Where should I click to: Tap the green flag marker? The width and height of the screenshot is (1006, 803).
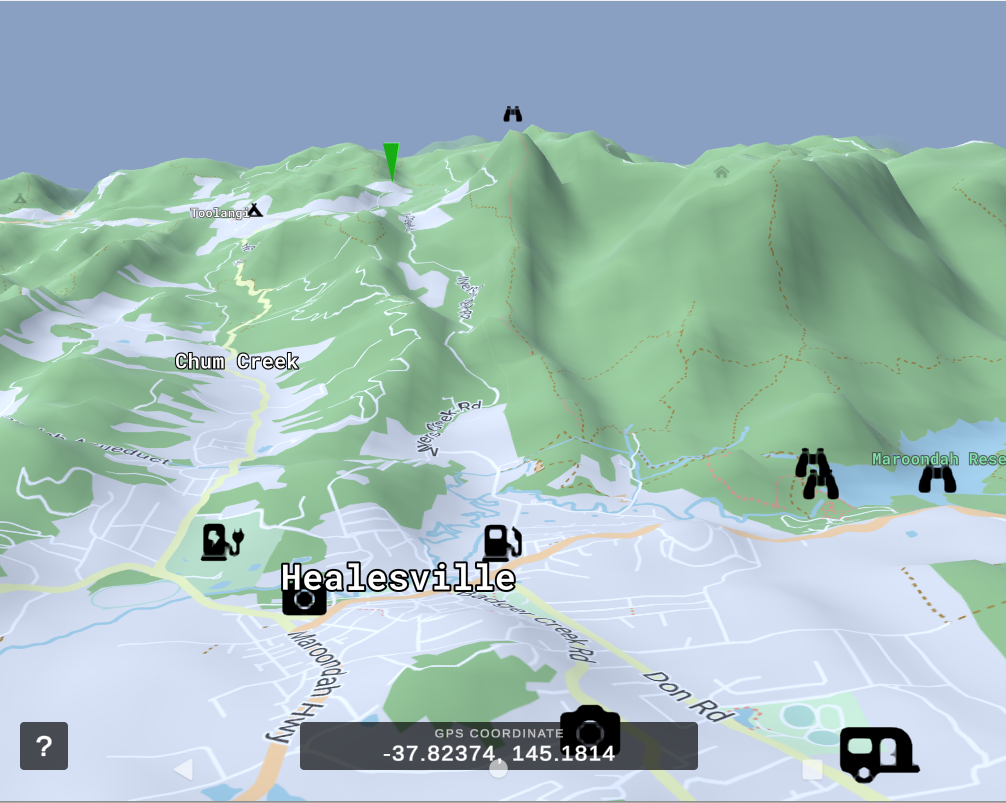point(391,162)
